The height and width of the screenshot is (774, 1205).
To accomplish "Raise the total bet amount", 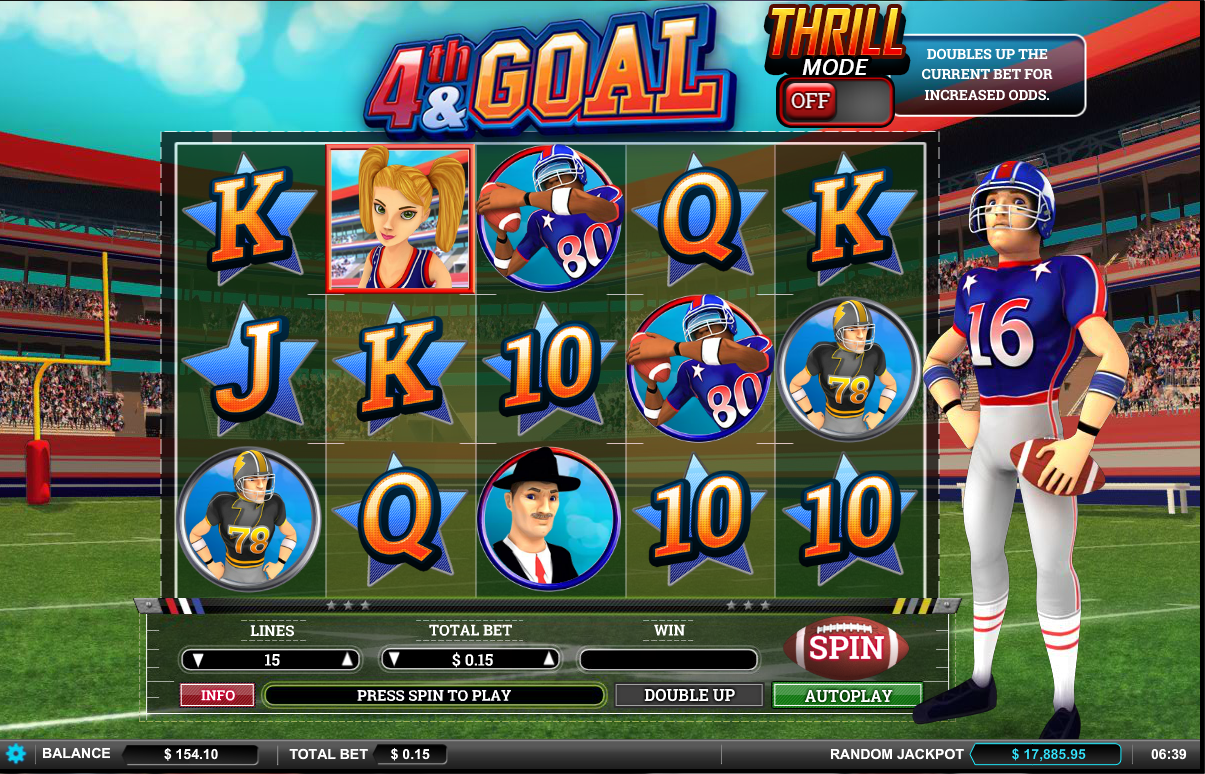I will (548, 660).
